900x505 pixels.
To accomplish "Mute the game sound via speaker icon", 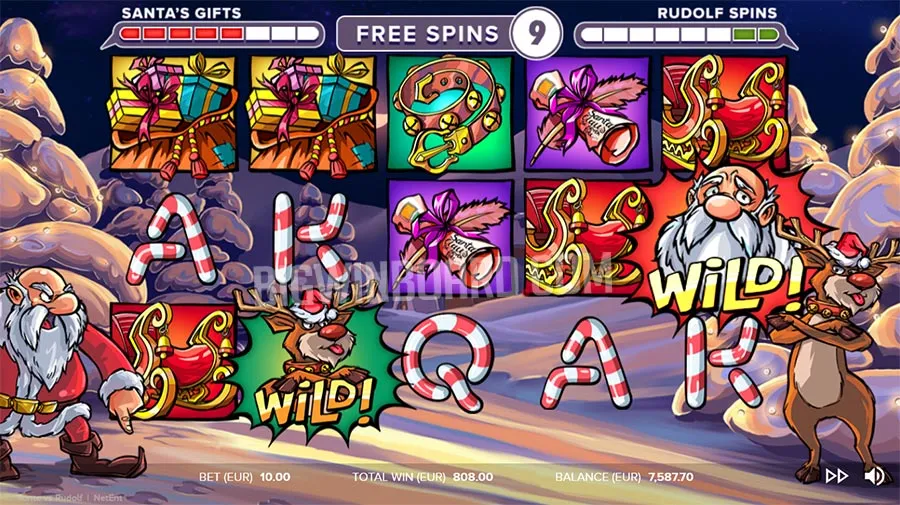I will click(873, 476).
